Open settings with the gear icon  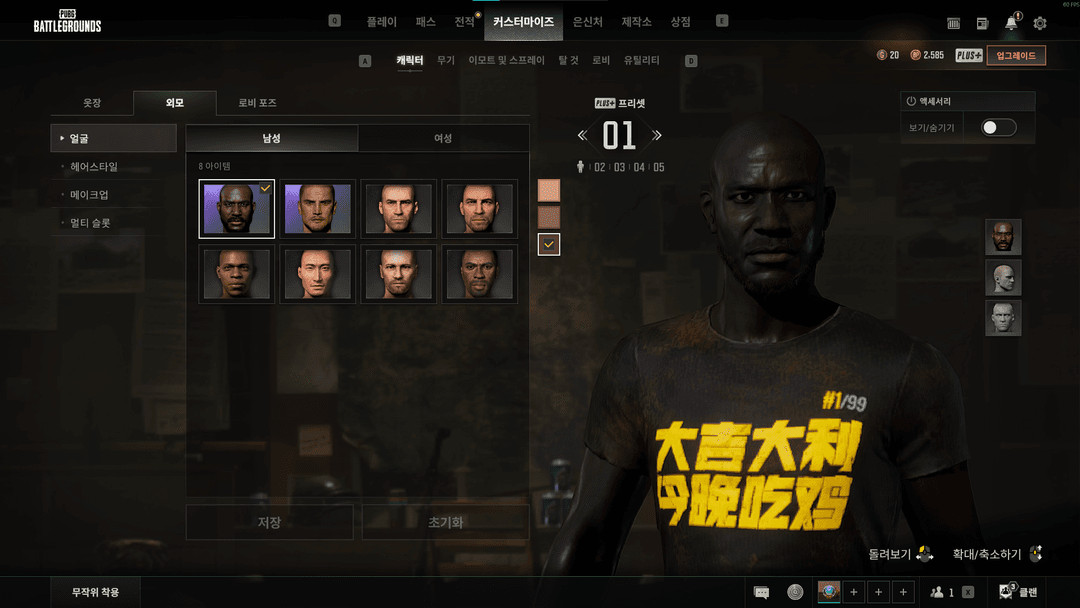(1040, 23)
